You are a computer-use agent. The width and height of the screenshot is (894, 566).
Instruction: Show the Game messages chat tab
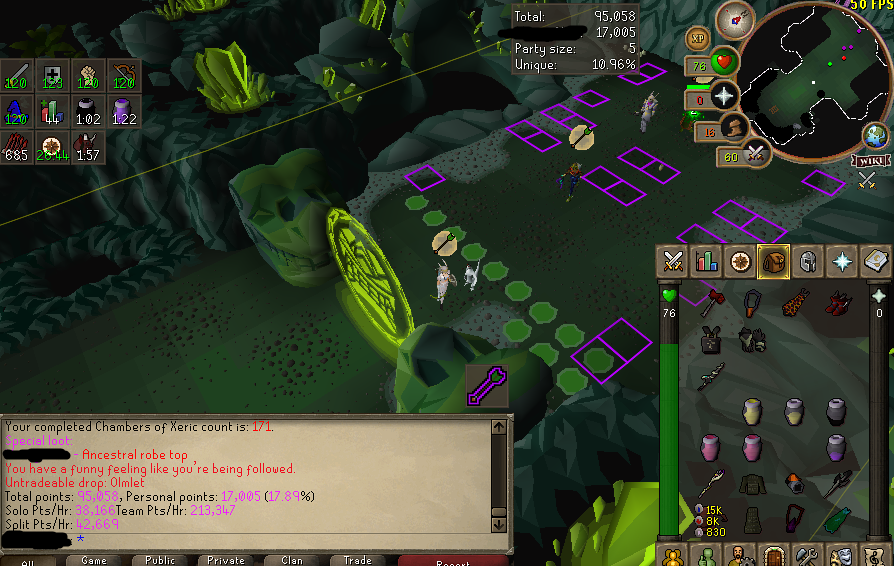coord(93,560)
